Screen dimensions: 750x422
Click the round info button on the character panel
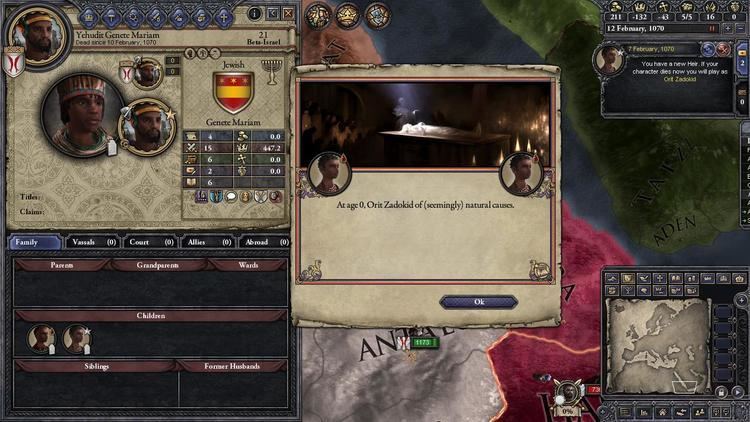[254, 13]
